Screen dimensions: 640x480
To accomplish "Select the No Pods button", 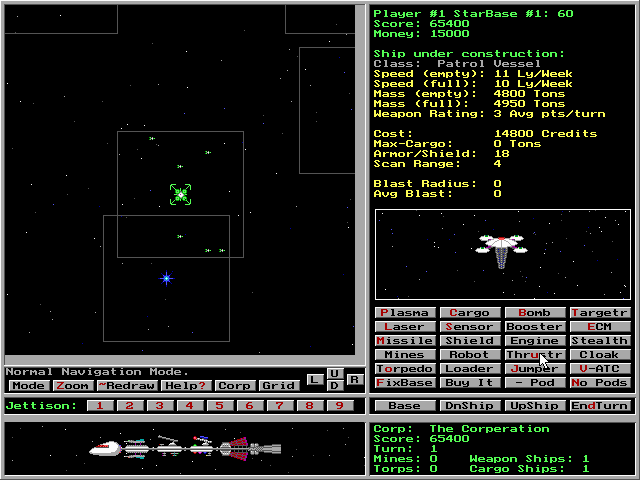I will (x=600, y=383).
